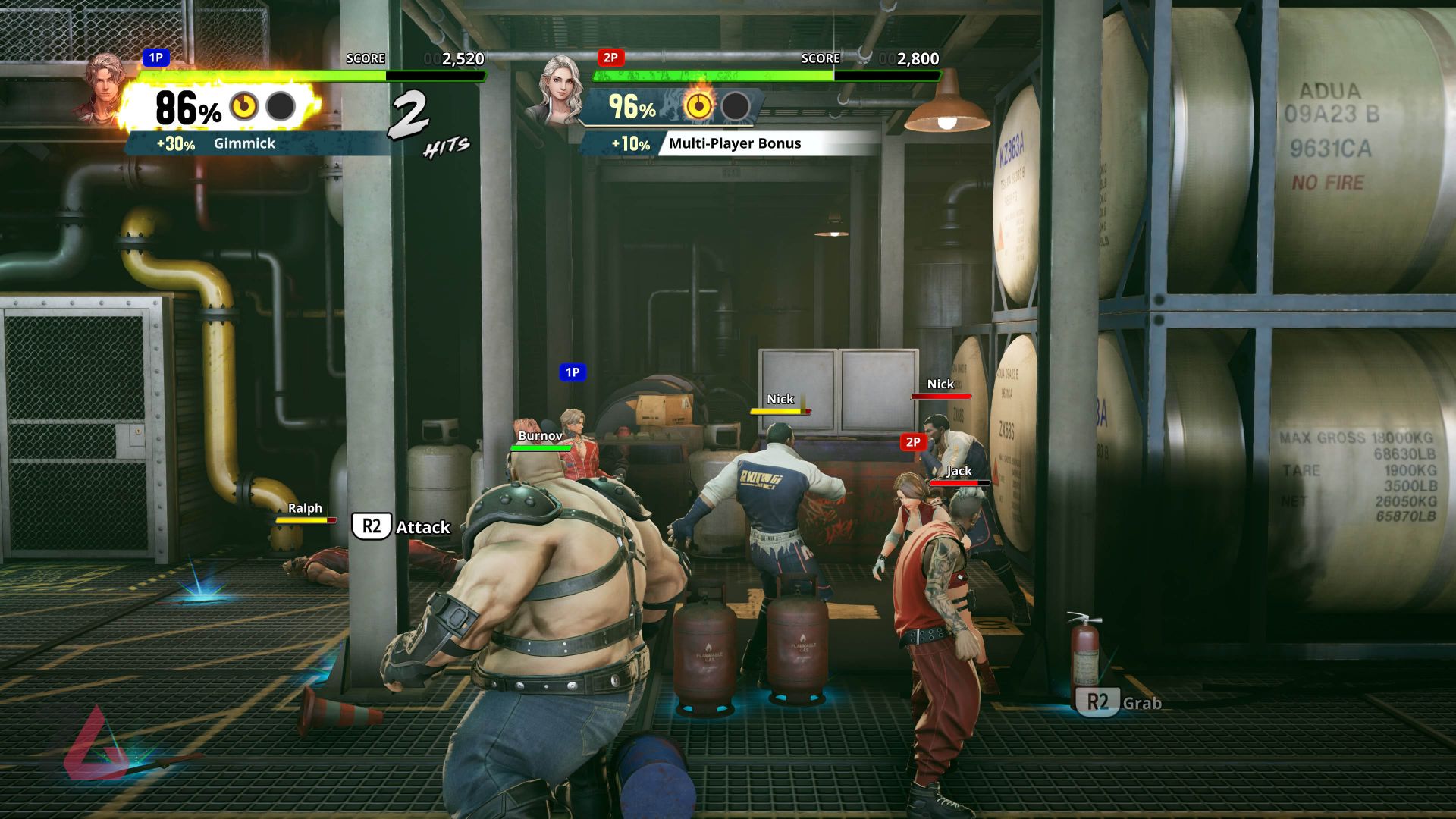Click player two's blonde character portrait

click(560, 89)
